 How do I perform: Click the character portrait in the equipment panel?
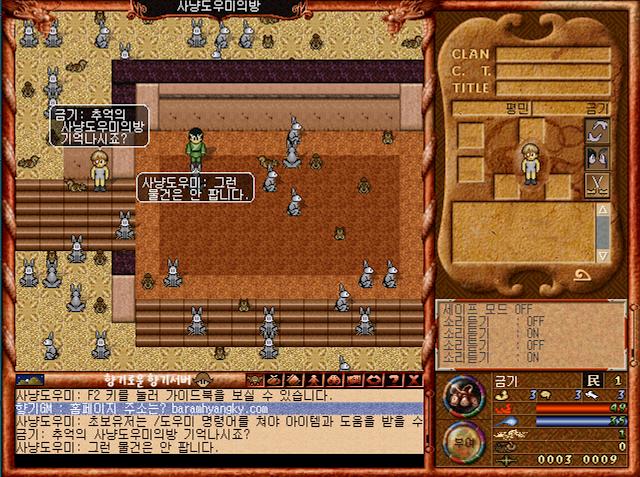tap(529, 163)
